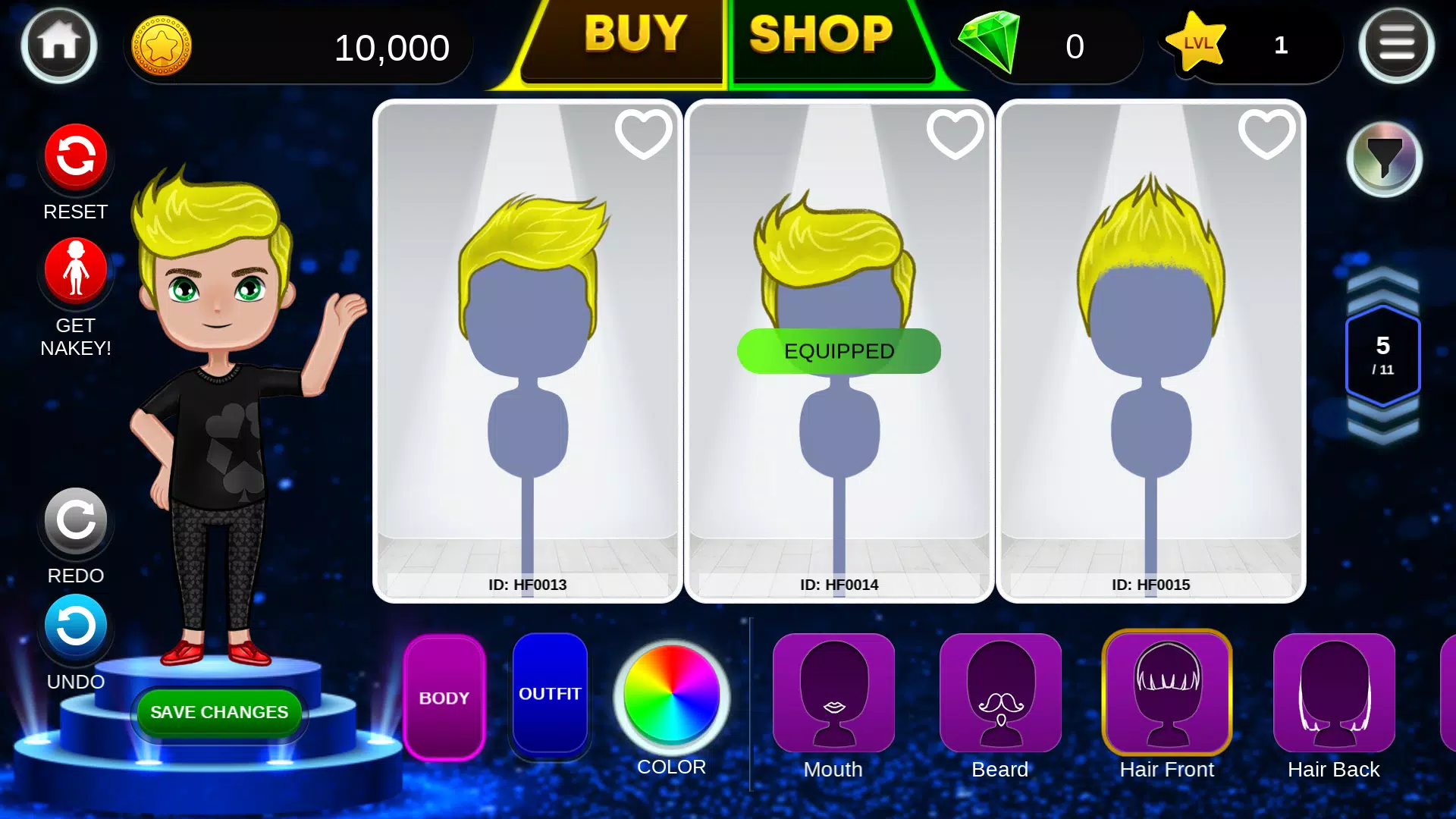Open the Beard customization category
The height and width of the screenshot is (819, 1456).
click(x=999, y=692)
